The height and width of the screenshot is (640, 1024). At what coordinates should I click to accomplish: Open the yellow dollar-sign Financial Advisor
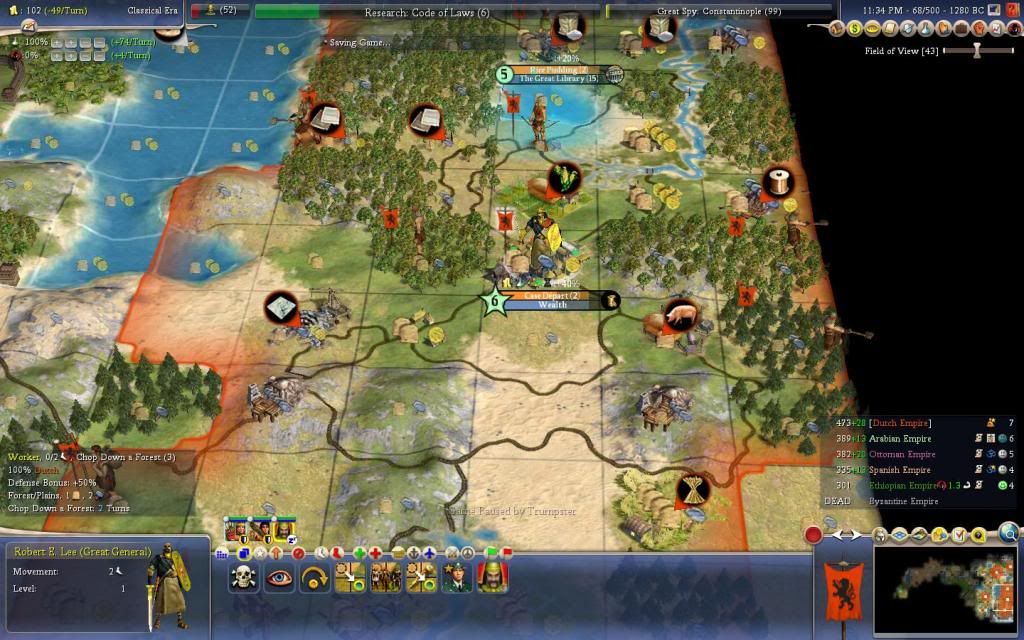pos(855,29)
